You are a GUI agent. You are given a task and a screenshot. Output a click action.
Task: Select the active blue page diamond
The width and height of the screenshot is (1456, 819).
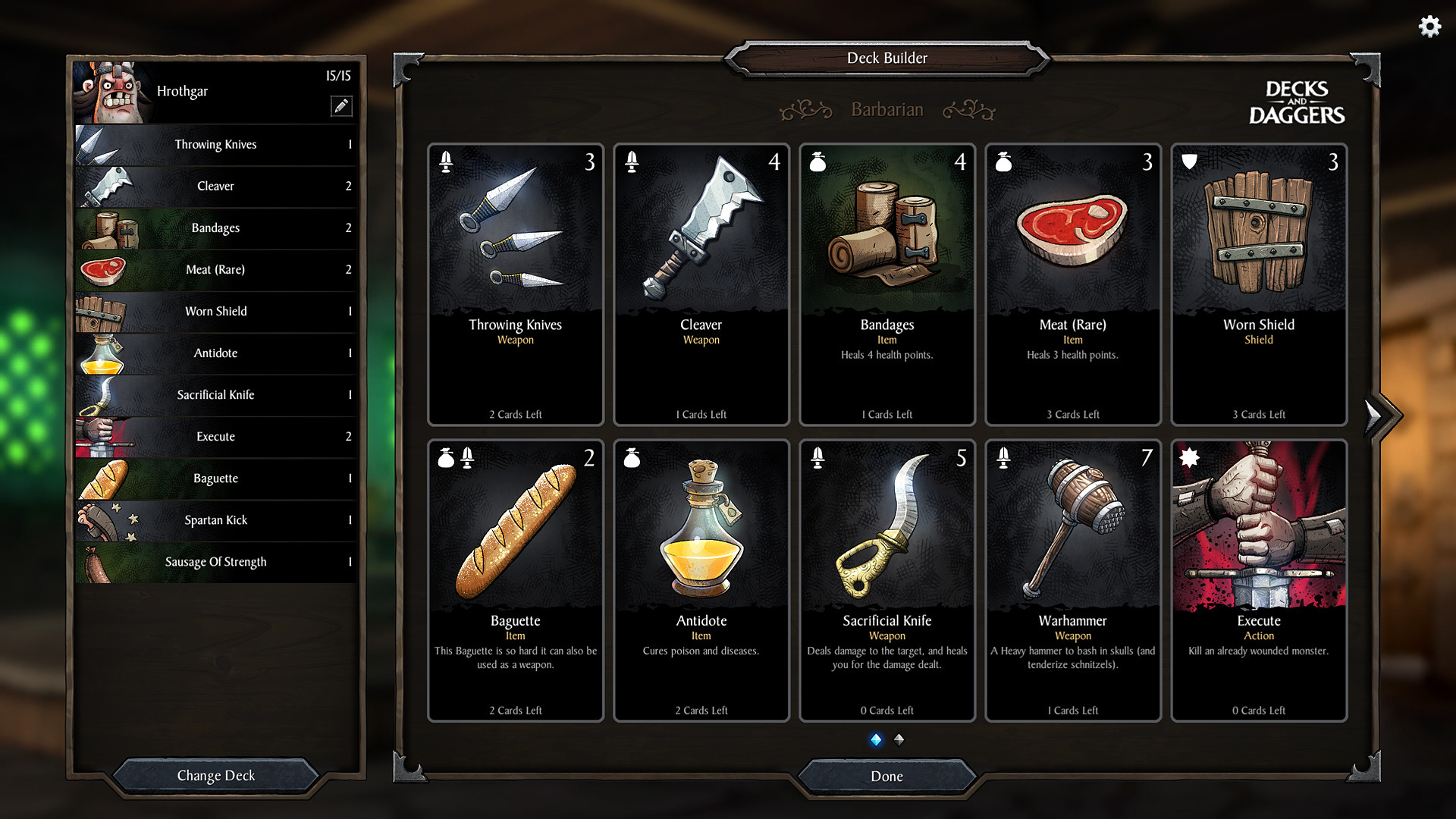pyautogui.click(x=876, y=740)
